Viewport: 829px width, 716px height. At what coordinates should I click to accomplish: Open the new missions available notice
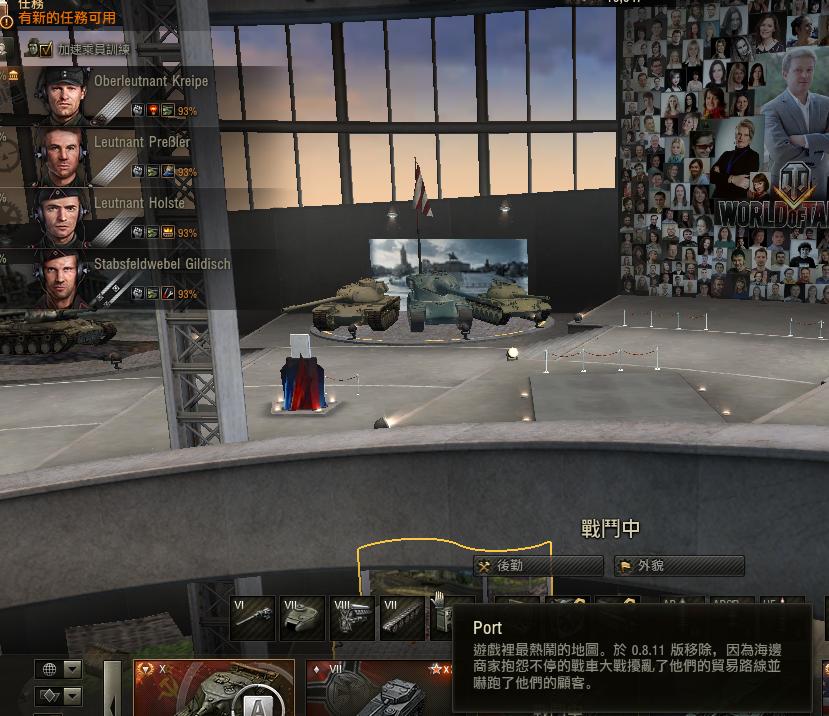66,18
